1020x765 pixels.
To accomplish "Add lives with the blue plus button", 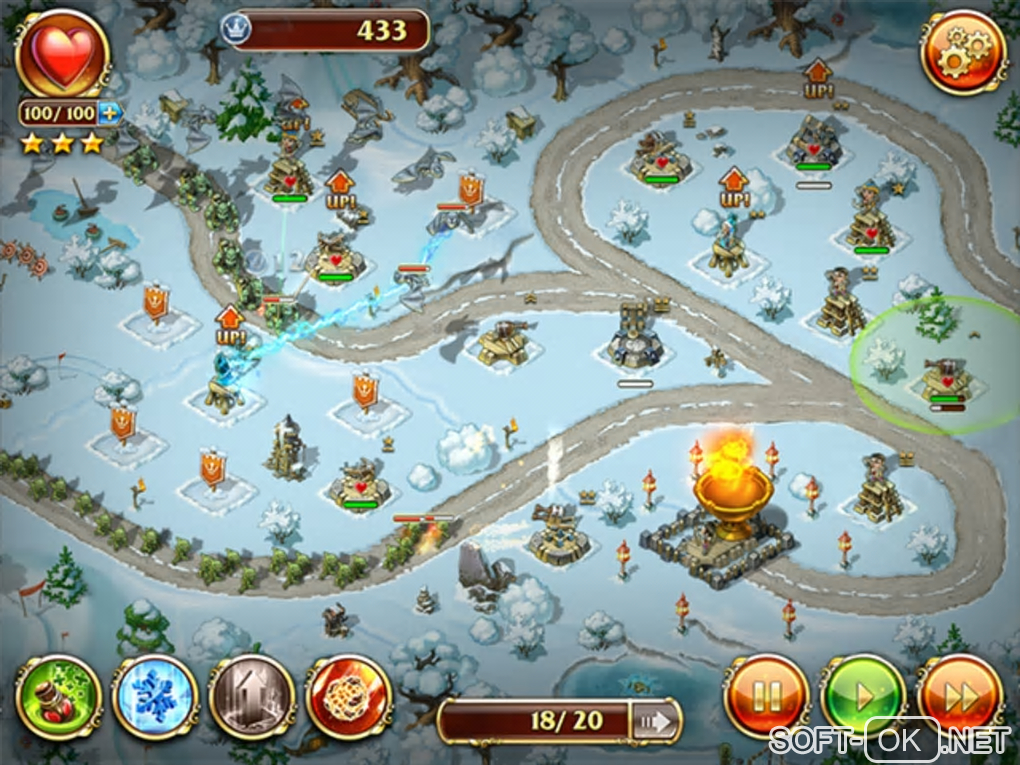I will (110, 113).
